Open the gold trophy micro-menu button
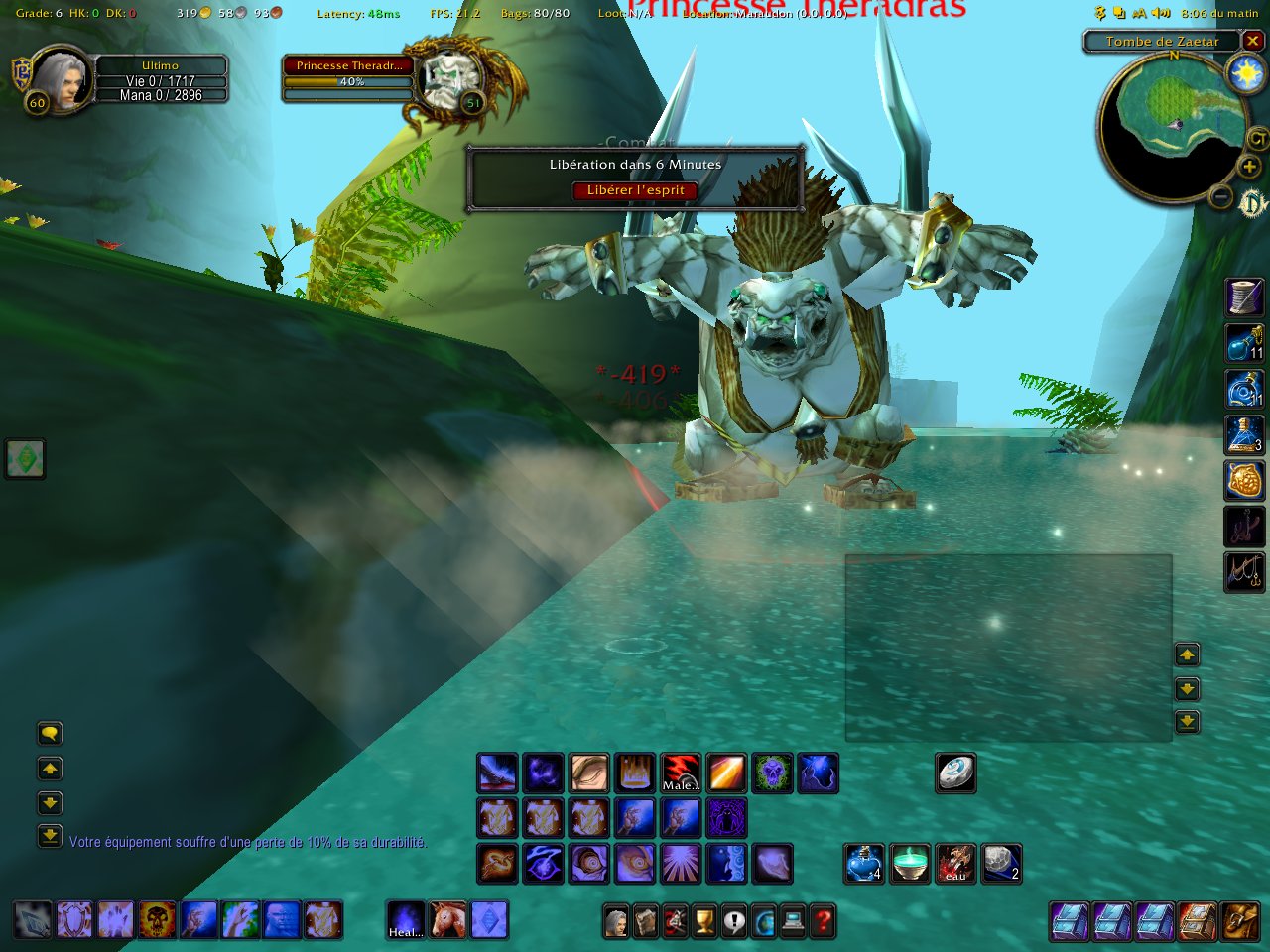This screenshot has height=952, width=1270. 703,921
